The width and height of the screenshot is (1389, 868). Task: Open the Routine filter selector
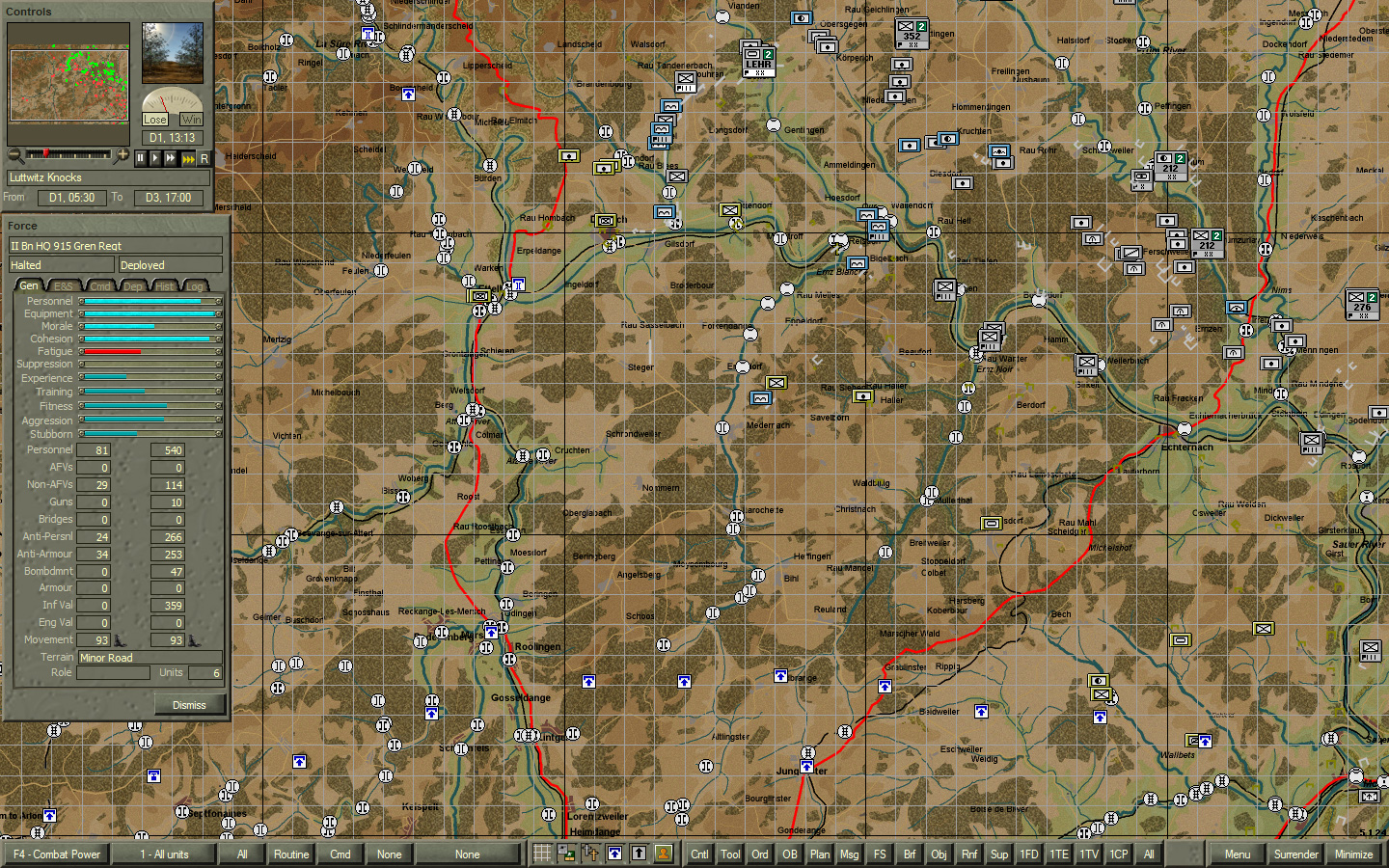tap(290, 854)
